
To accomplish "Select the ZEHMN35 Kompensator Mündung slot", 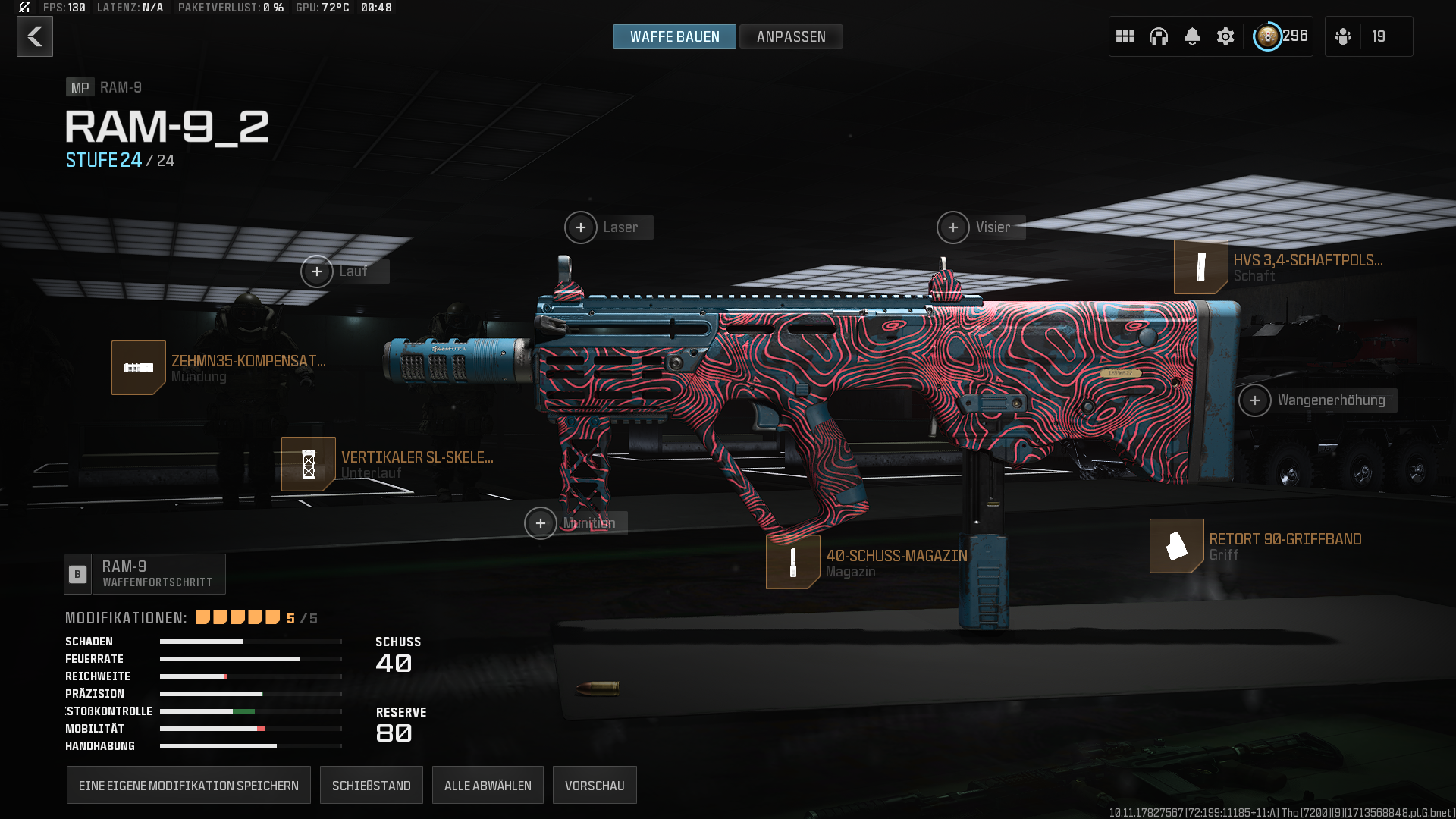I will tap(139, 368).
